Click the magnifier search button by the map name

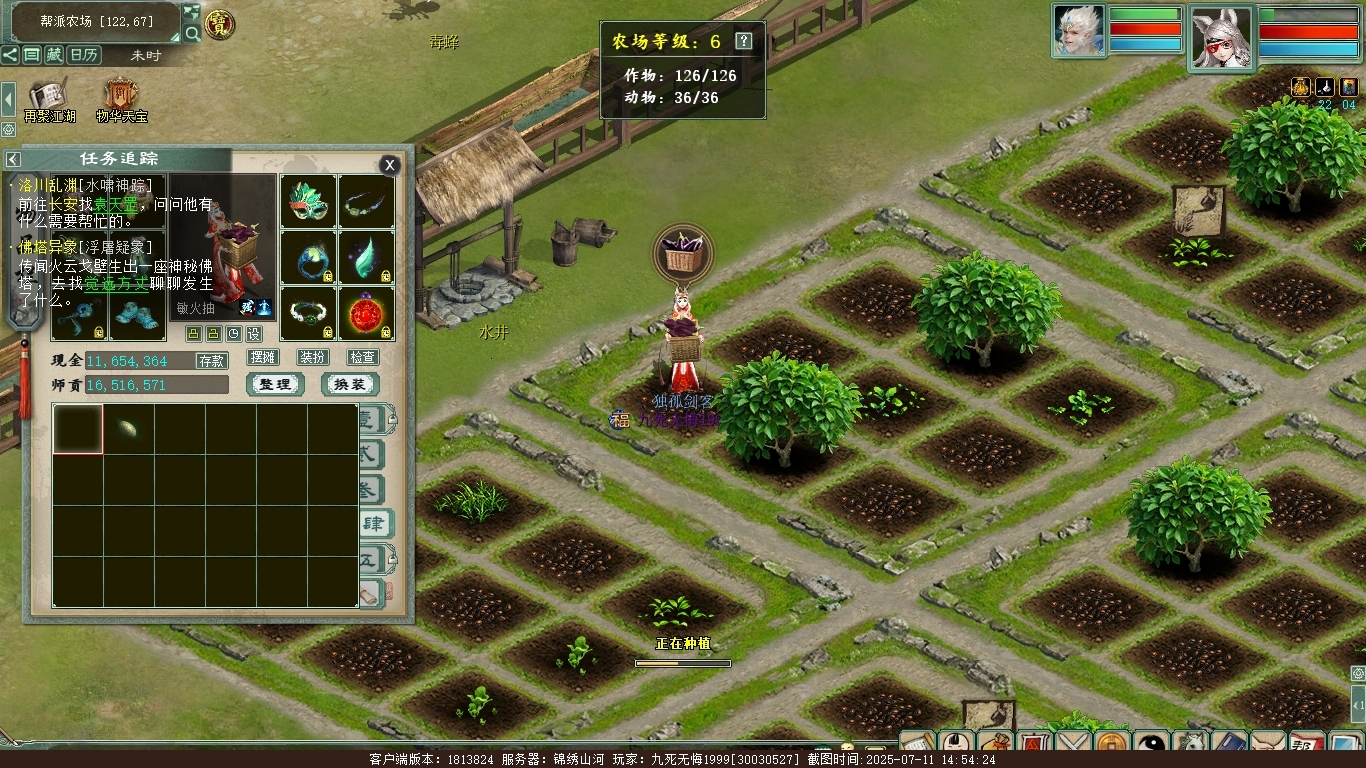pos(192,33)
